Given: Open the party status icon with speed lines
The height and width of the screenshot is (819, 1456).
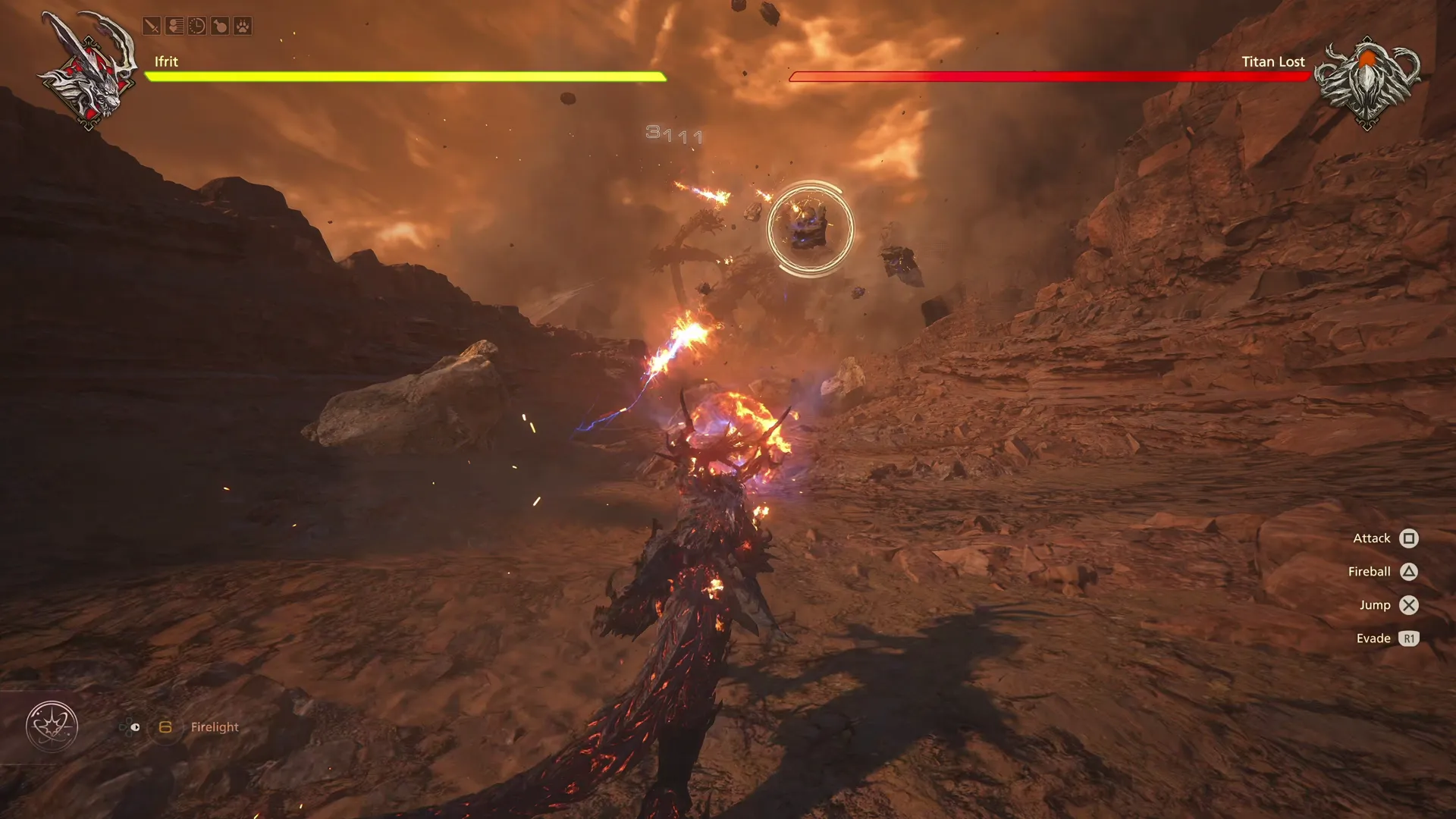Looking at the screenshot, I should tap(174, 25).
